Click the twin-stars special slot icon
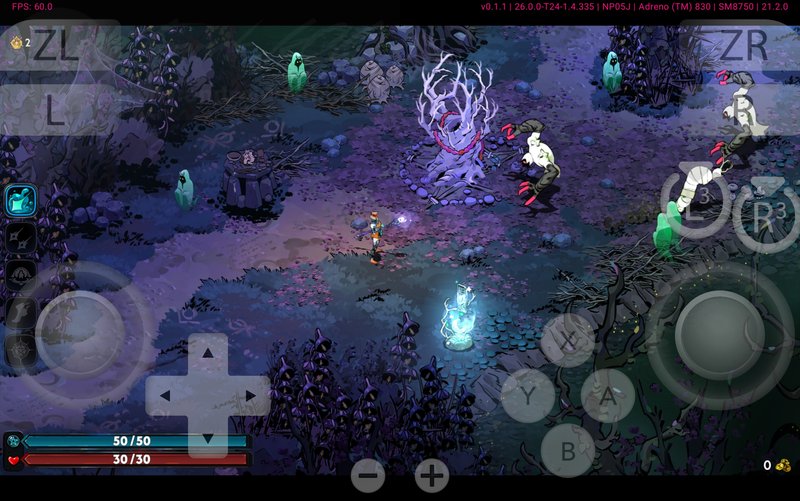Image resolution: width=800 pixels, height=501 pixels. click(x=21, y=237)
